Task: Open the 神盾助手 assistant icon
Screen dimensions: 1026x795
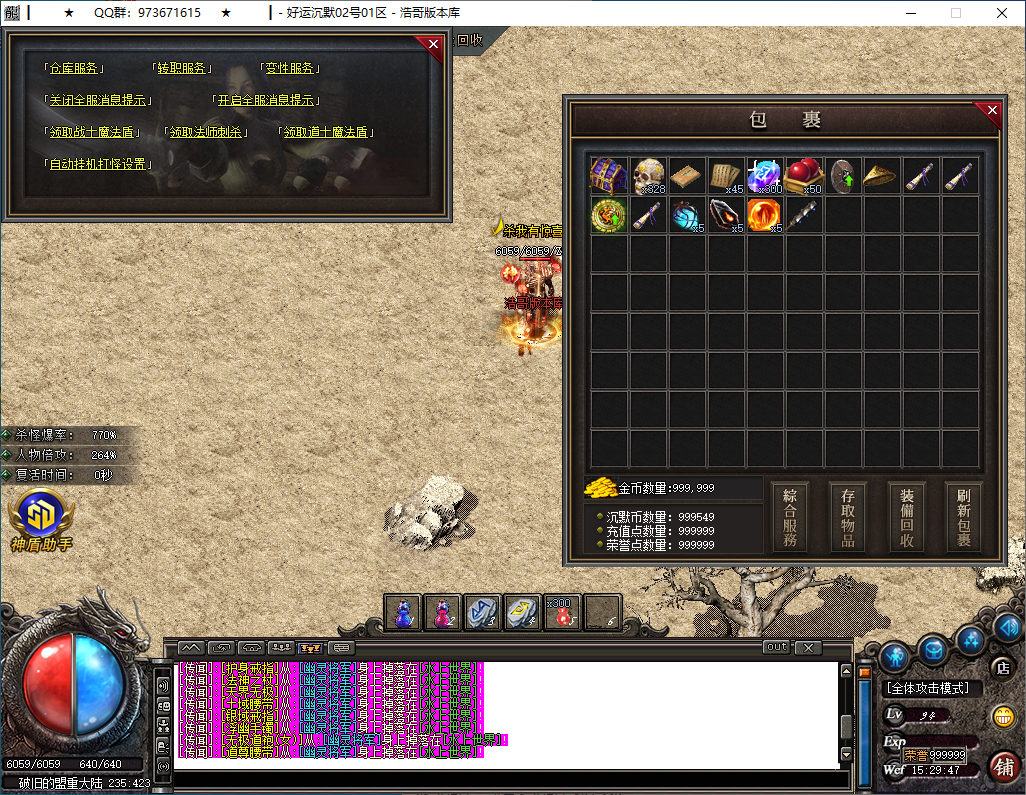Action: click(x=40, y=516)
